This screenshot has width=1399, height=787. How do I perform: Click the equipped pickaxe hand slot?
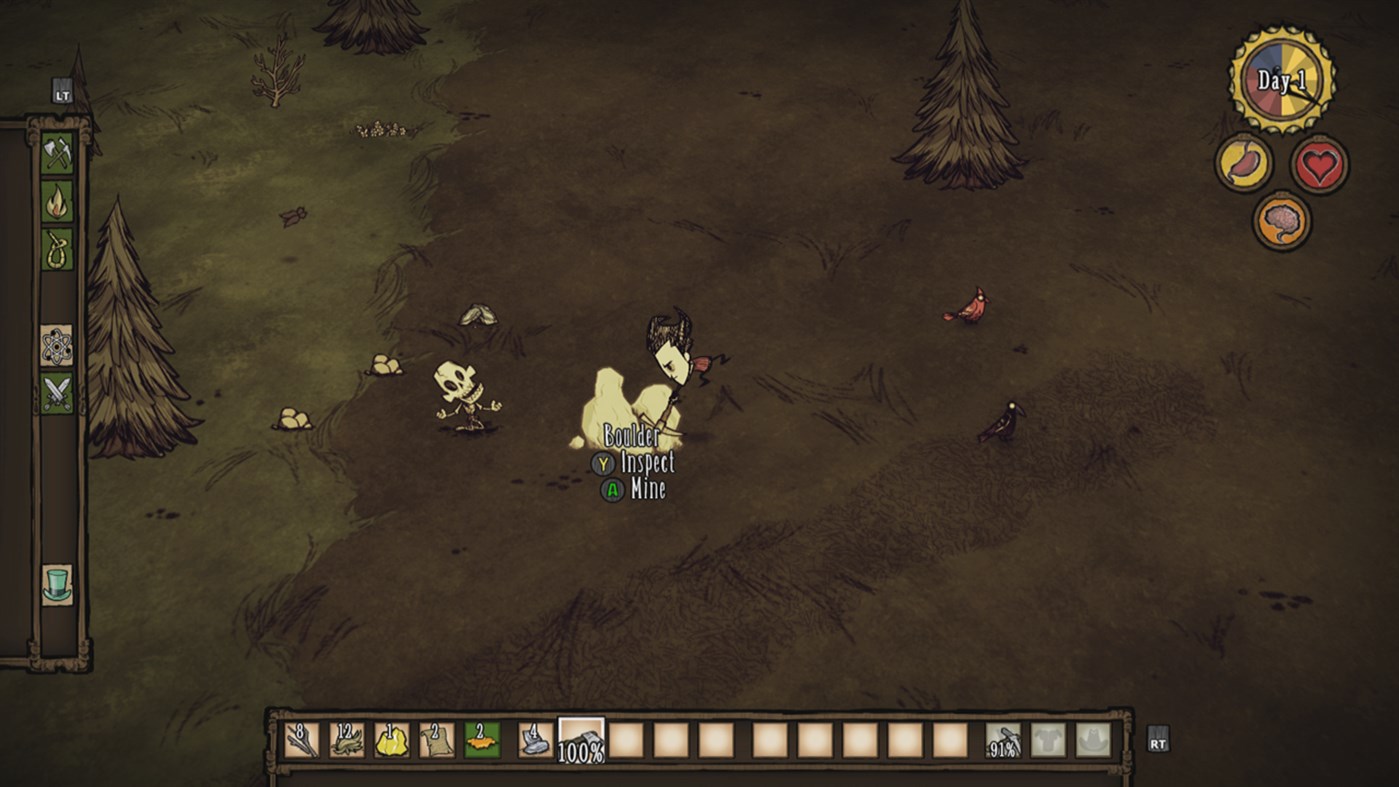pyautogui.click(x=1003, y=740)
